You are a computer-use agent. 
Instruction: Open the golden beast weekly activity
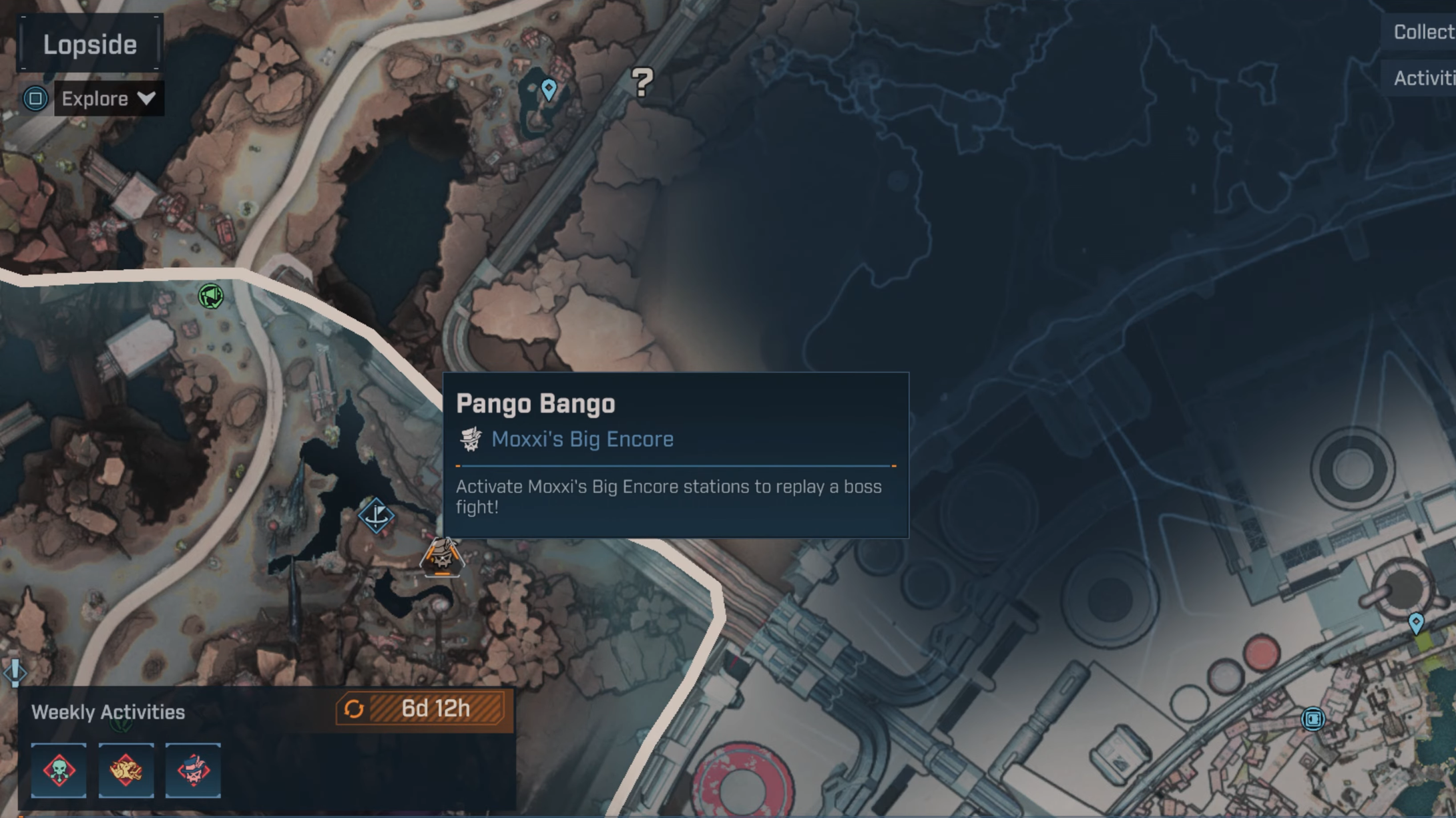point(126,770)
